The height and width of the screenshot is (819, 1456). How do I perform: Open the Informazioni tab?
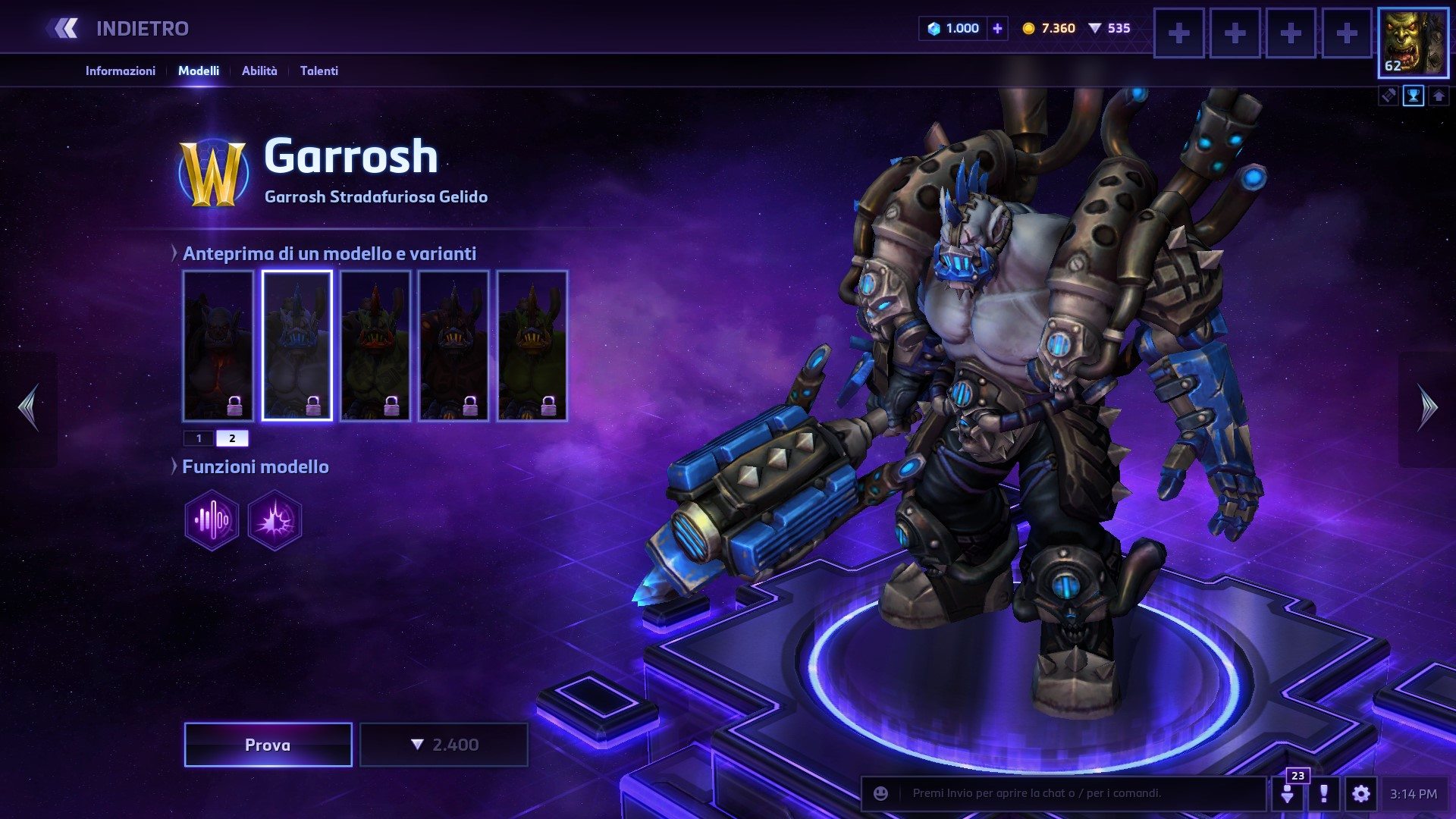point(120,71)
